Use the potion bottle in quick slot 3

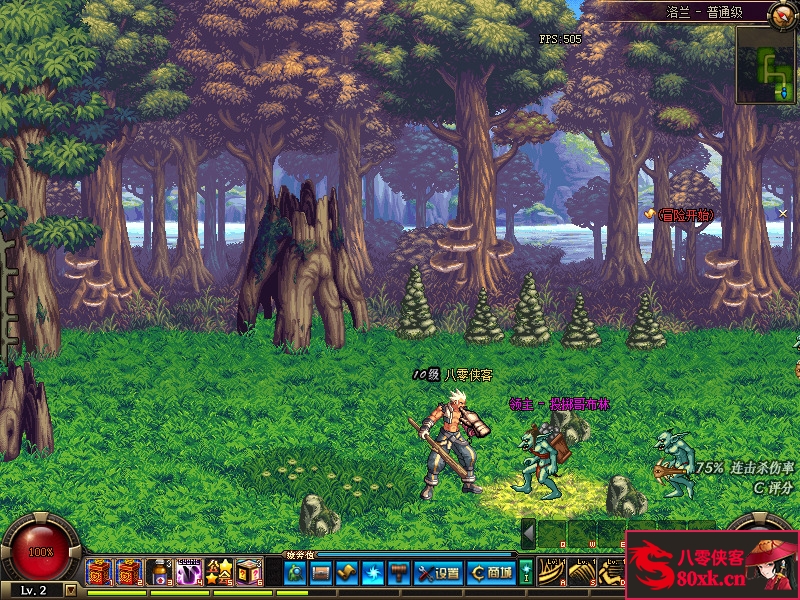pos(159,572)
